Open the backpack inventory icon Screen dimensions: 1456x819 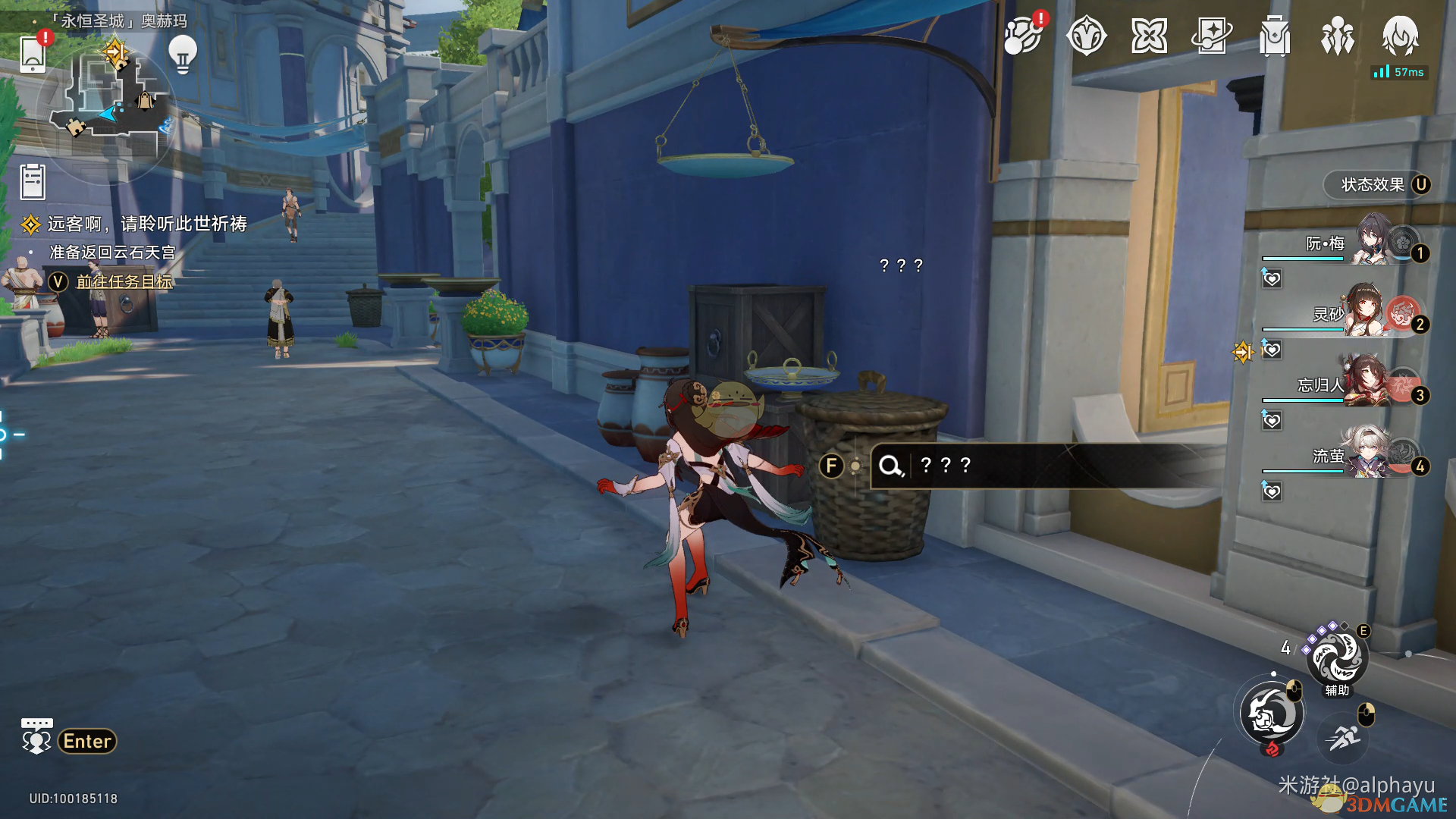point(1274,36)
